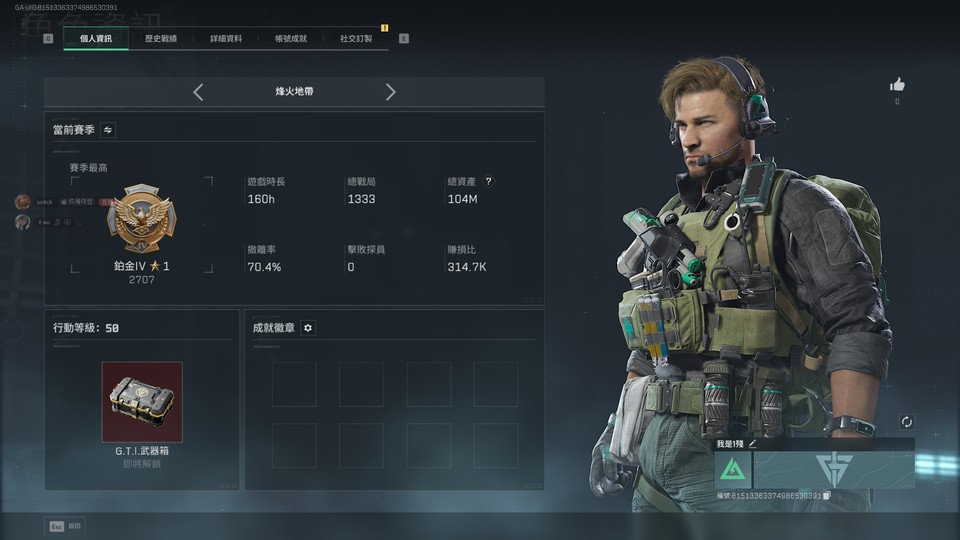This screenshot has width=960, height=540.
Task: Toggle the season swap icon beside 當前賽季
Action: [x=108, y=130]
